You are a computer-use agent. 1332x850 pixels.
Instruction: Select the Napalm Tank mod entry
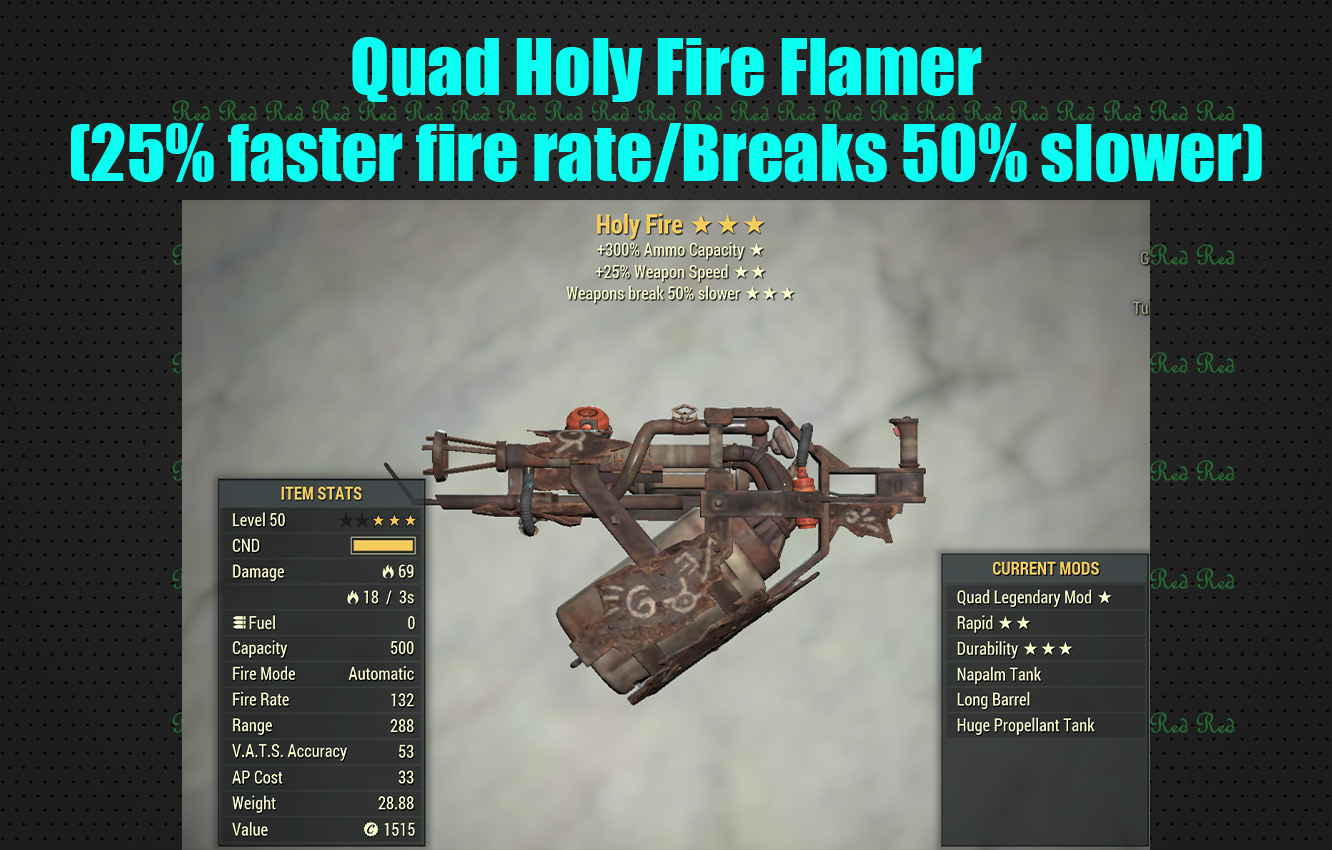pos(998,674)
